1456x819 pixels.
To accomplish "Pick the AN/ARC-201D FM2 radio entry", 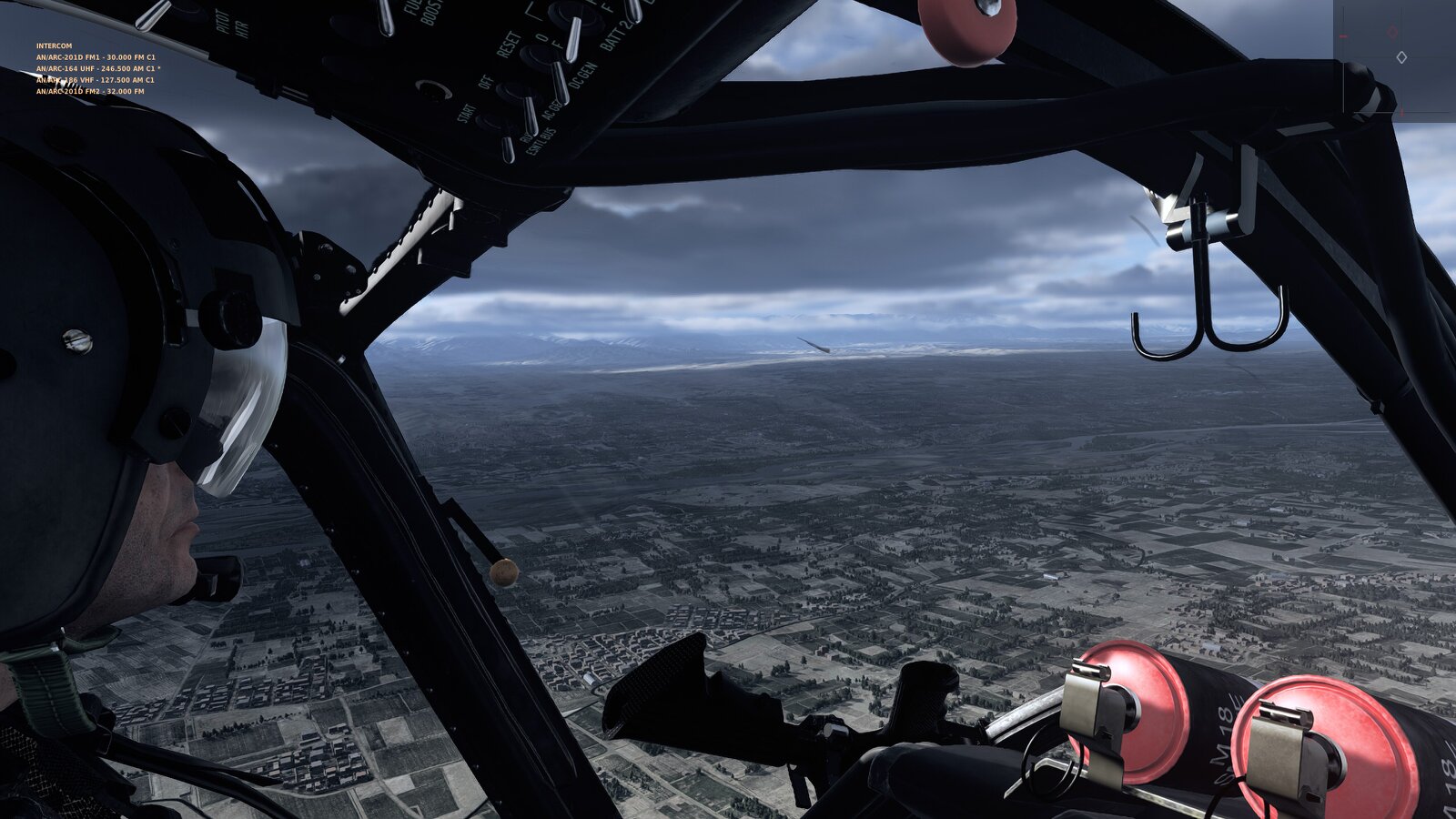I will pos(90,92).
